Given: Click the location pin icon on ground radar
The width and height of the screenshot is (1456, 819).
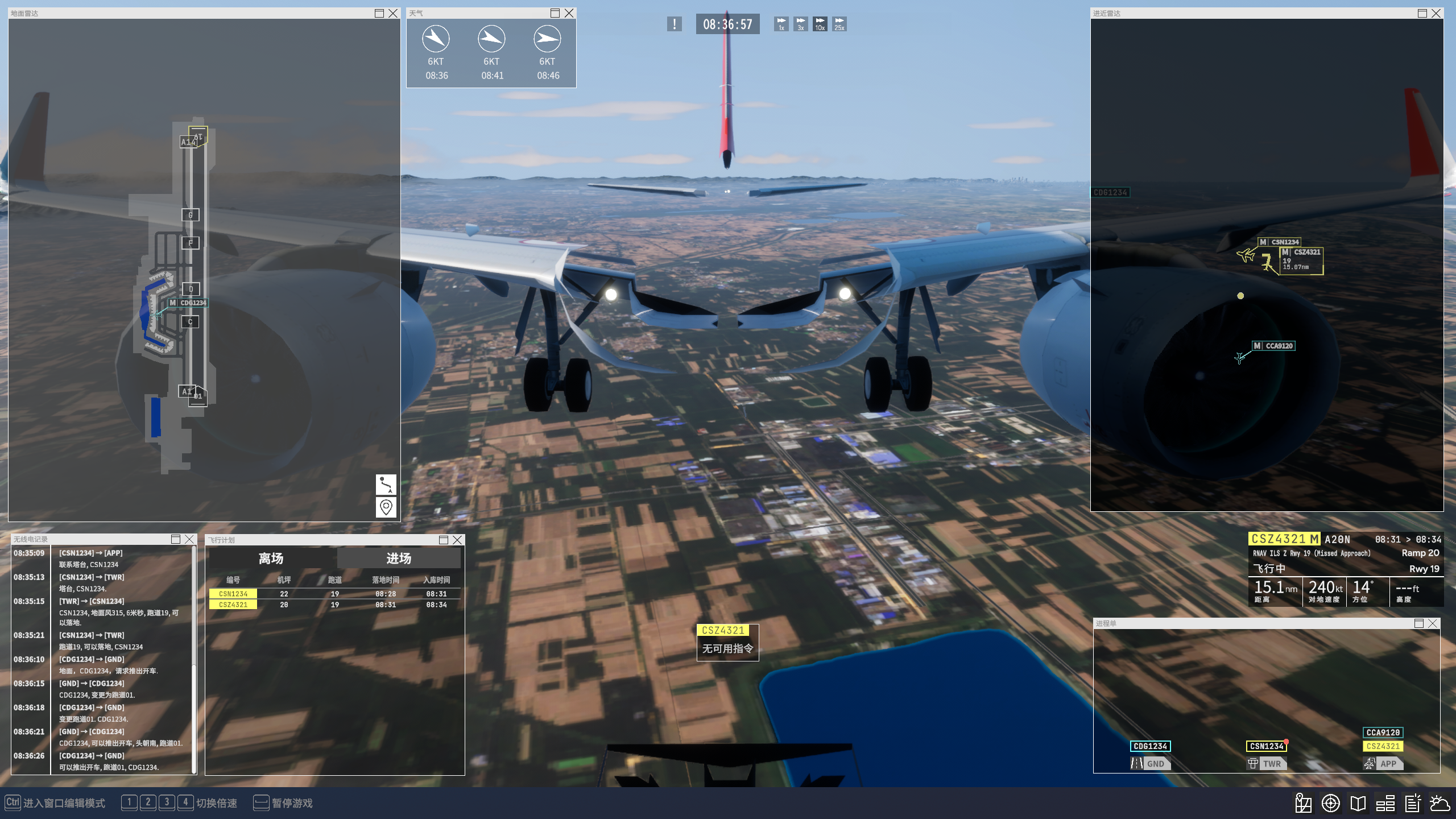Looking at the screenshot, I should point(386,507).
